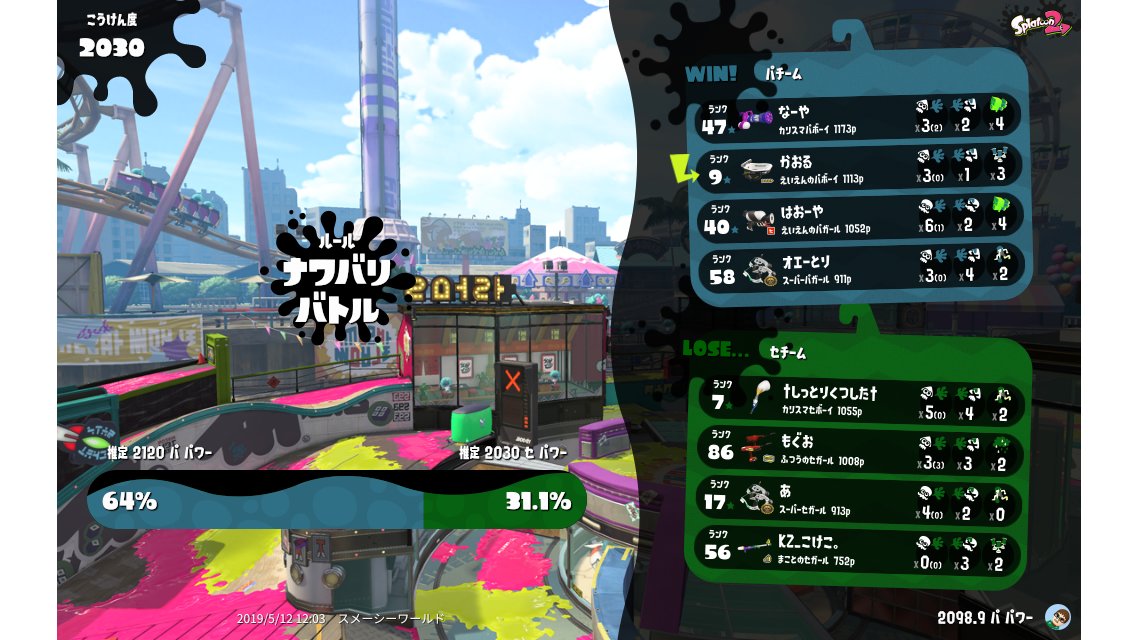Image resolution: width=1138 pixels, height=640 pixels.
Task: Click the user avatar icon beside 2098.9 power
Action: click(x=1058, y=616)
